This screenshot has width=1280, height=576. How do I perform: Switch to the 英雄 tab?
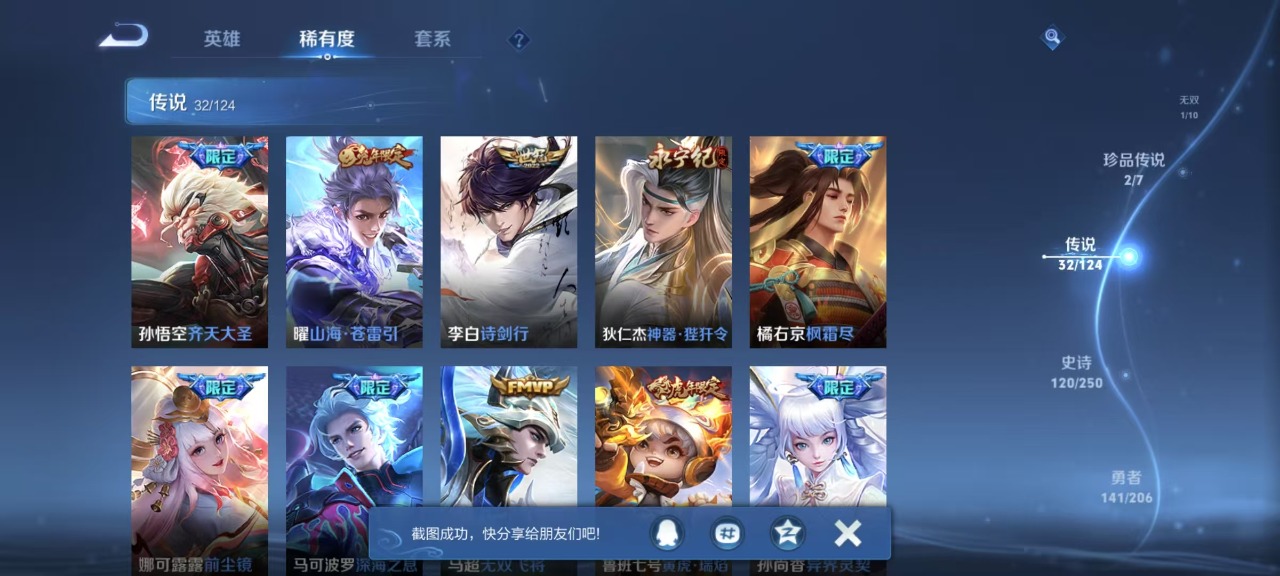(x=222, y=39)
